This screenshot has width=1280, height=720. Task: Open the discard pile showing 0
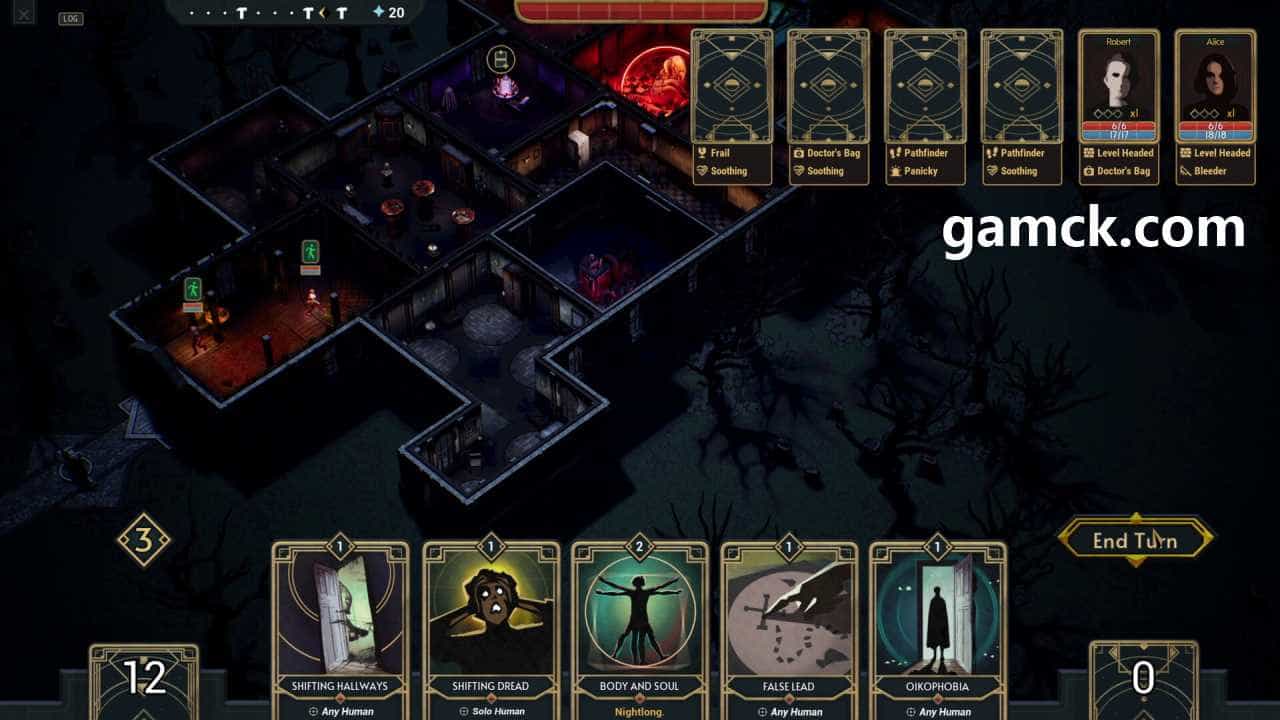coord(1143,680)
